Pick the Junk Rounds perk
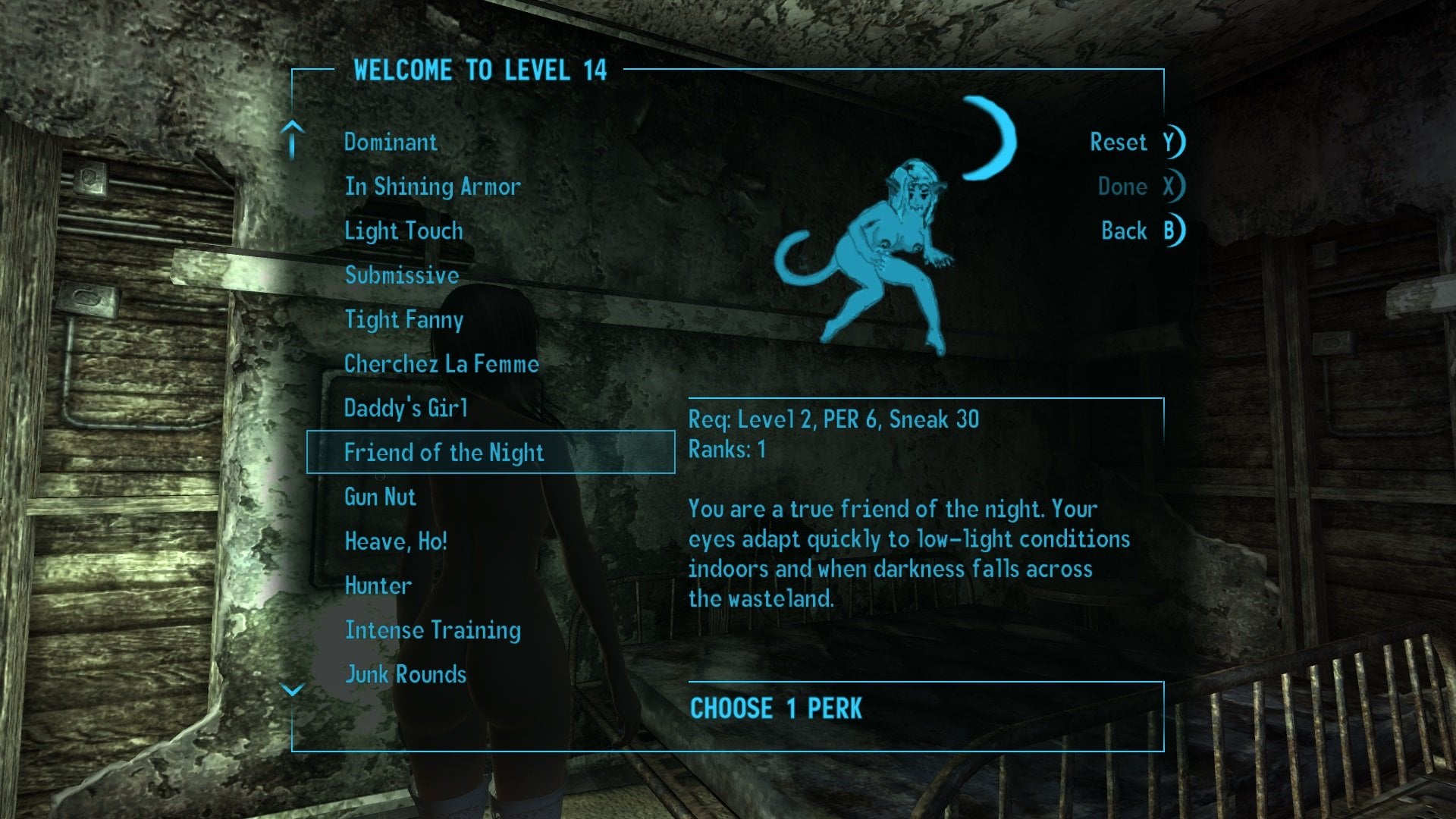 pos(406,675)
